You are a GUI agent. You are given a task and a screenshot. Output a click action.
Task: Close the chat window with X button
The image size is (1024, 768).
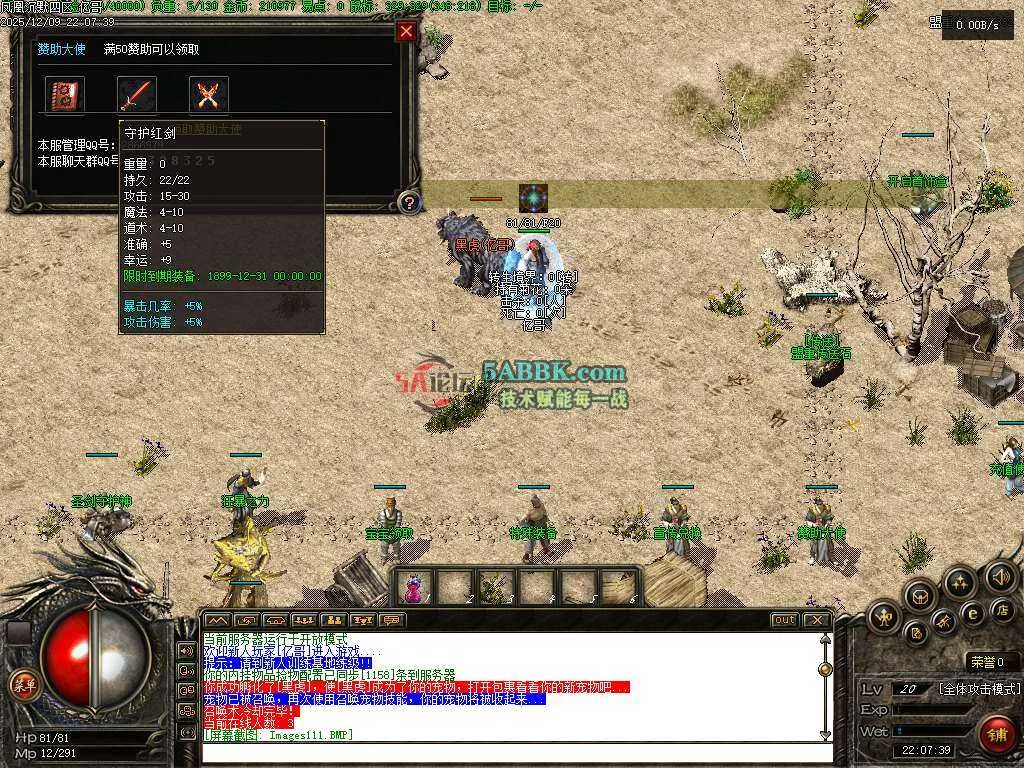tap(818, 620)
